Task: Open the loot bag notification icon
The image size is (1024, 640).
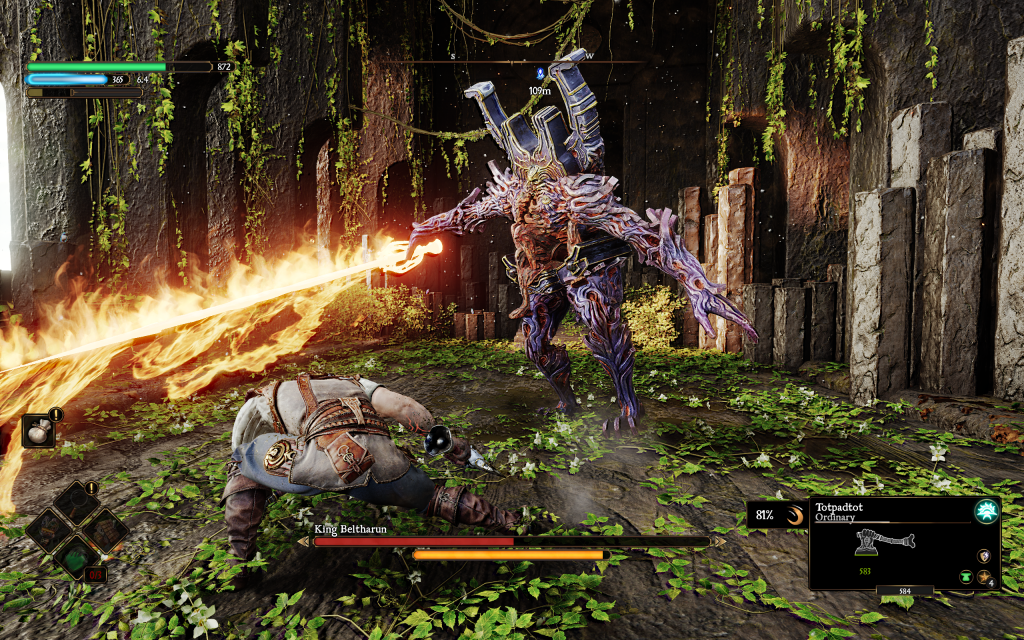Action: [x=41, y=431]
